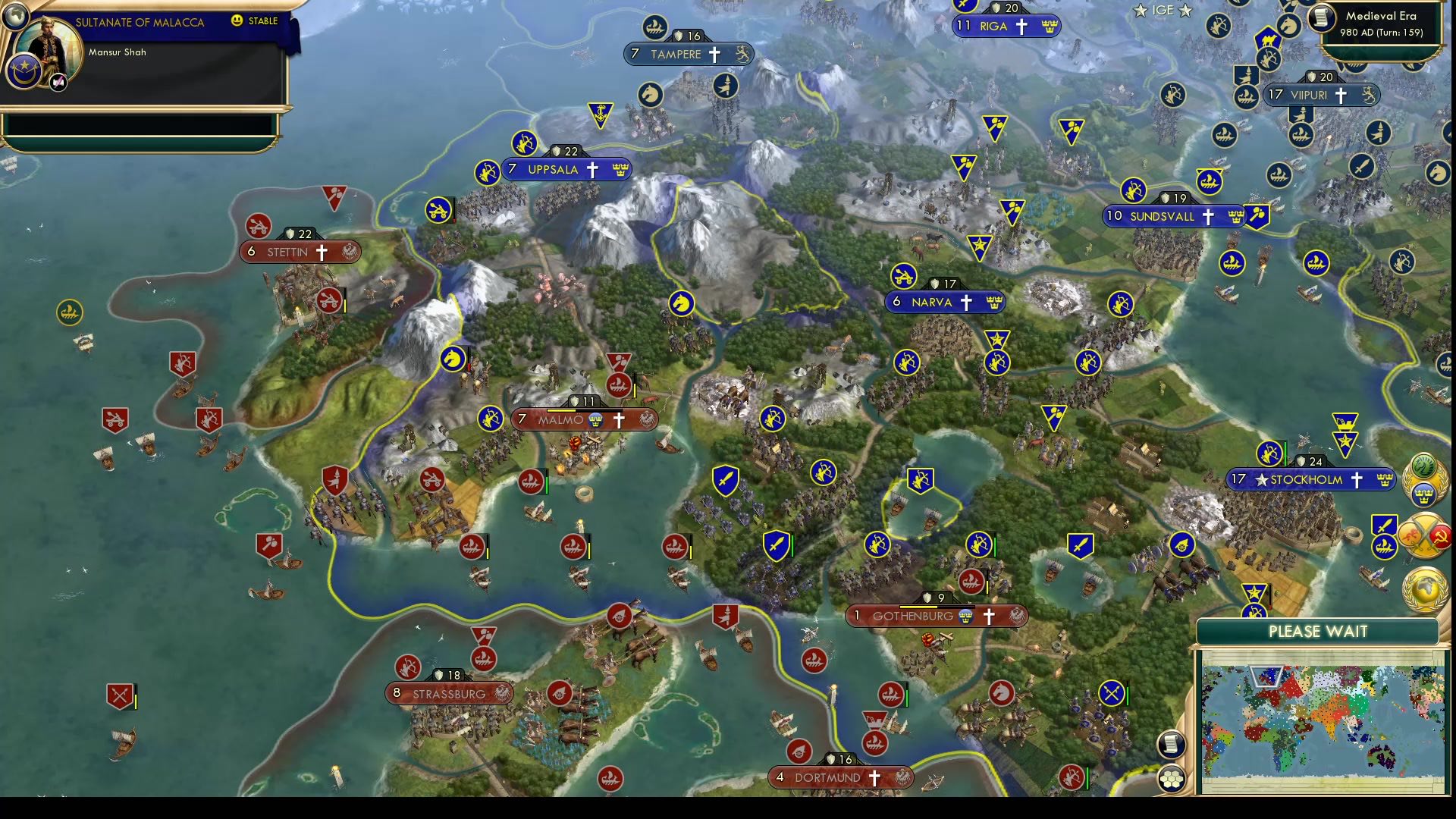Select the horseman unit flag near Narva

pyautogui.click(x=682, y=303)
